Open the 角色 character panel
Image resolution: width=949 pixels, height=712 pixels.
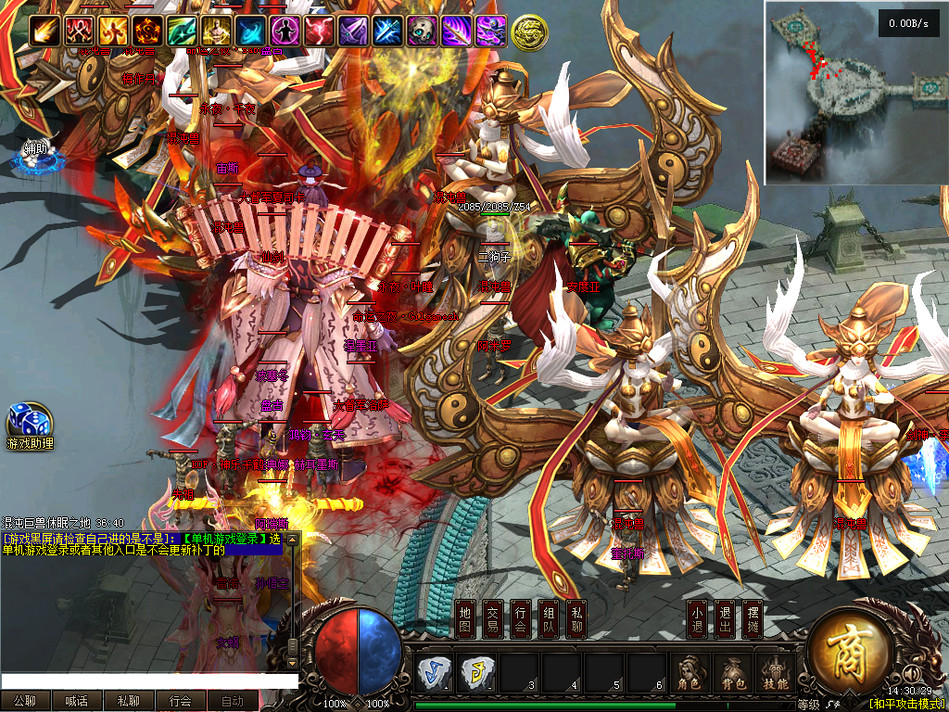[690, 673]
